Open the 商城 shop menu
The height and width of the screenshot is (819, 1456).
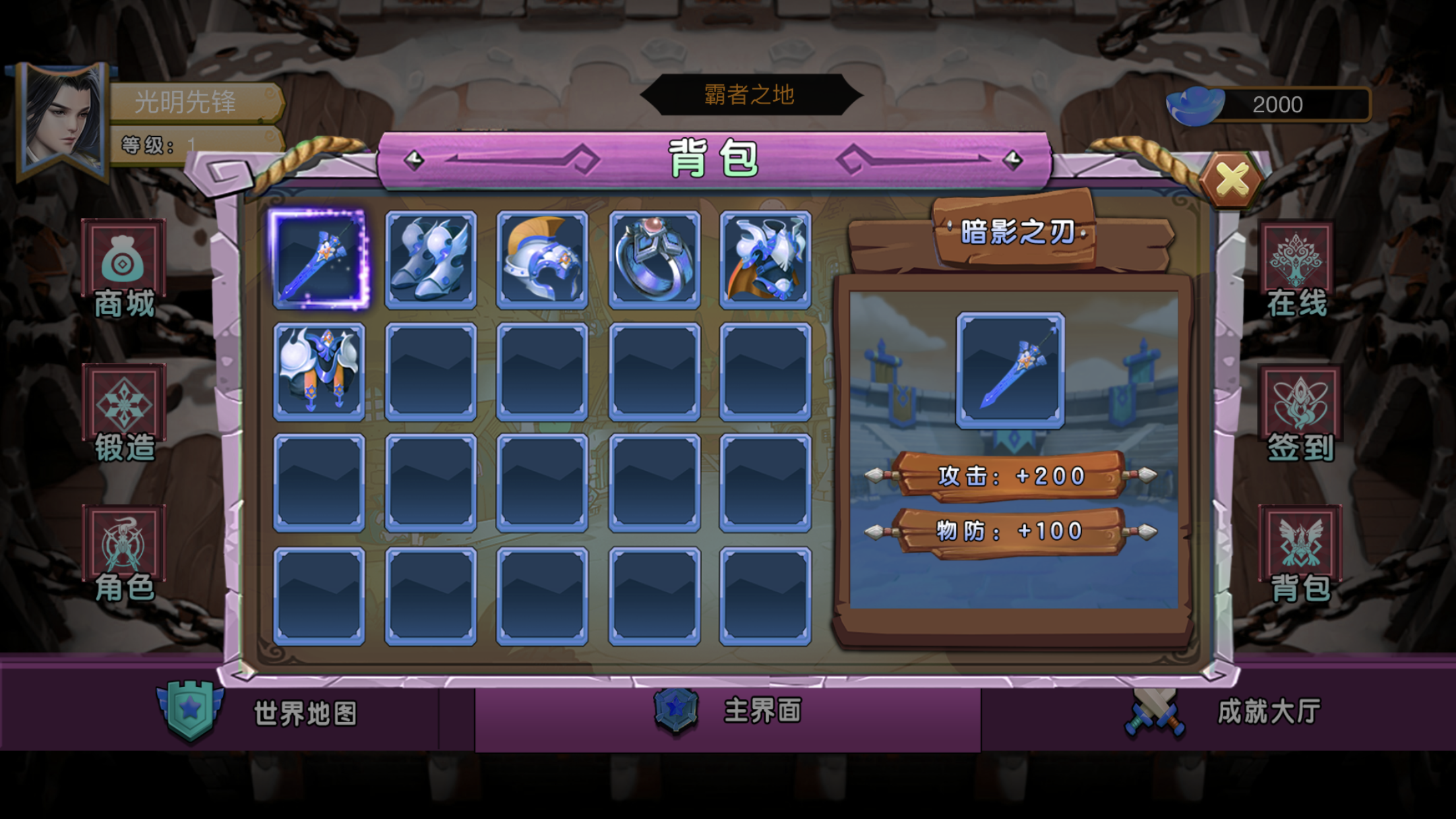pyautogui.click(x=124, y=270)
